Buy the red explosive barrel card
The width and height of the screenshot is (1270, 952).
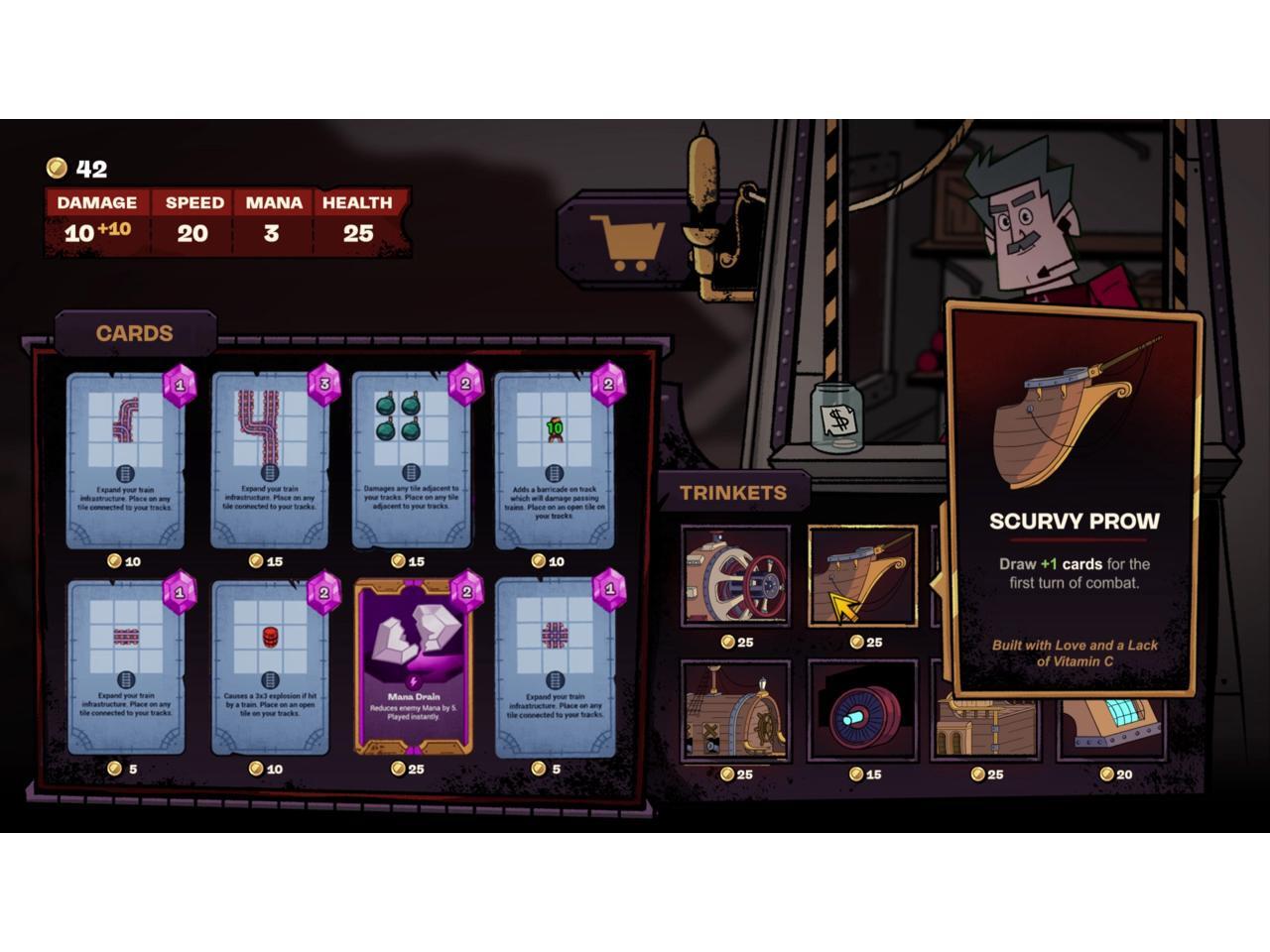tap(268, 666)
